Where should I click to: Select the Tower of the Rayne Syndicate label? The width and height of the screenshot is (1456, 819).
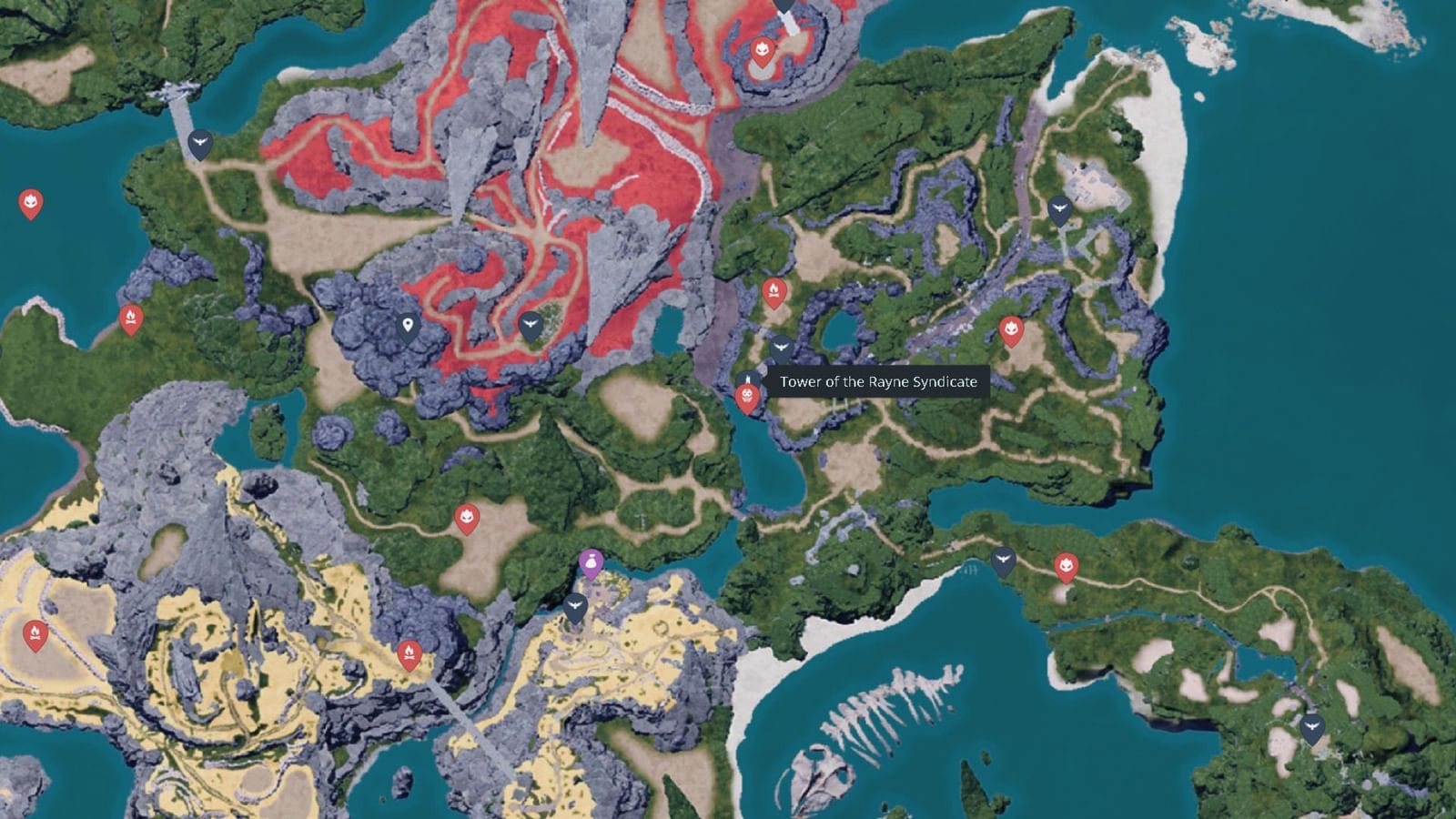coord(878,383)
